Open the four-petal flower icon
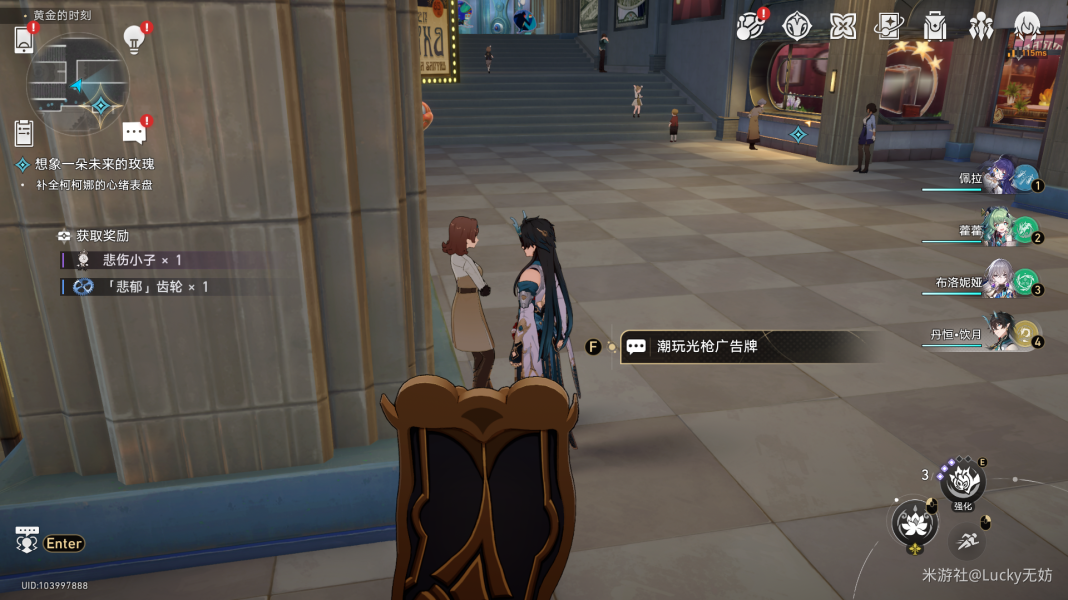Viewport: 1068px width, 600px height. [843, 26]
